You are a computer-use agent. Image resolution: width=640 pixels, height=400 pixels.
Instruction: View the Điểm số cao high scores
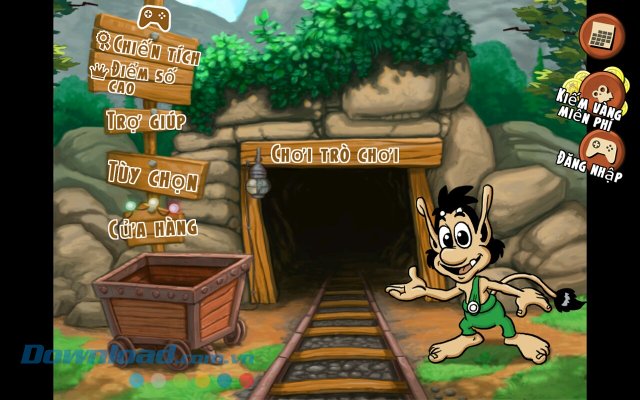142,76
